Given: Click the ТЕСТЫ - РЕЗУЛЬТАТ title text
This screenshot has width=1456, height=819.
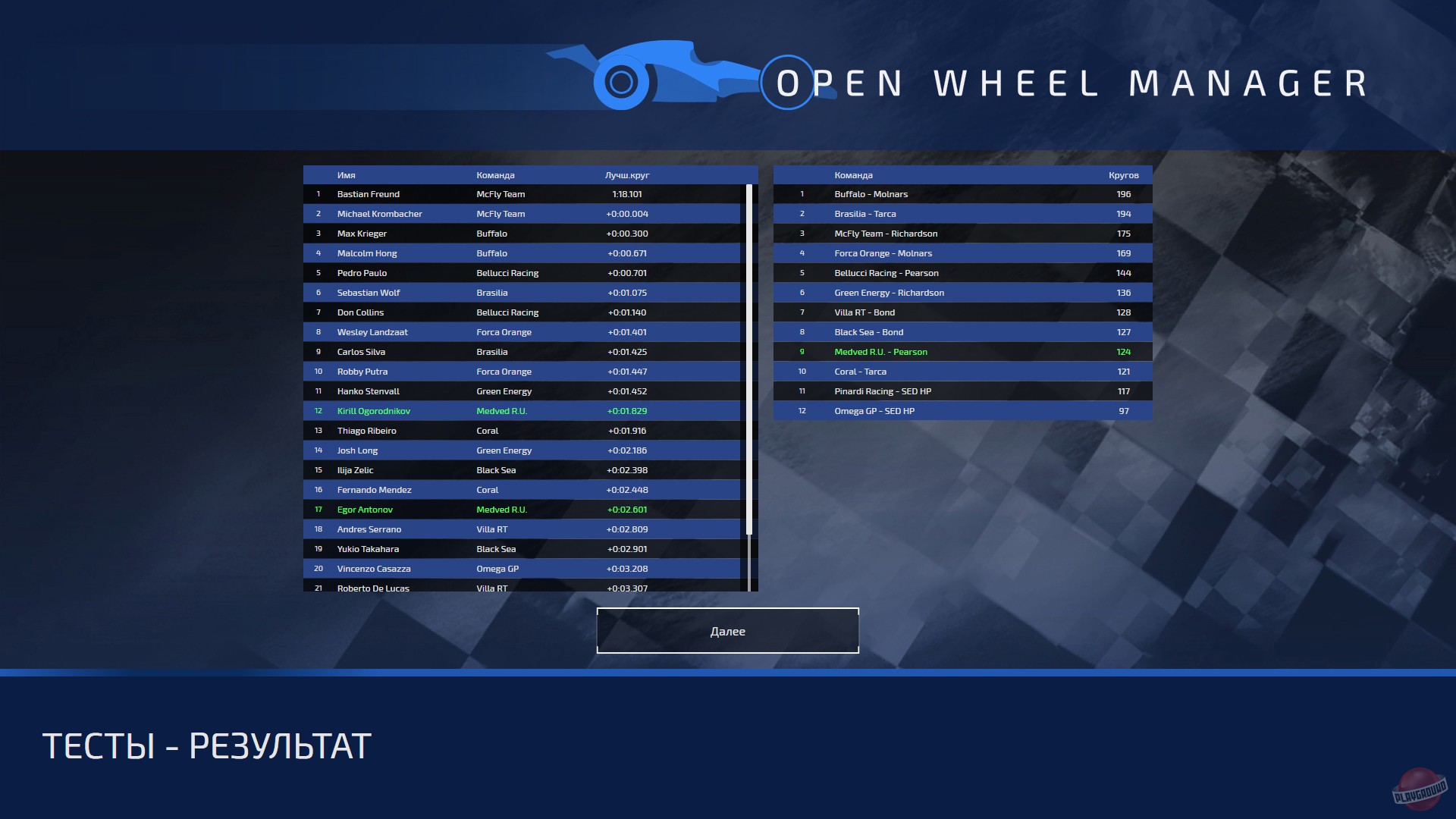Looking at the screenshot, I should 206,746.
